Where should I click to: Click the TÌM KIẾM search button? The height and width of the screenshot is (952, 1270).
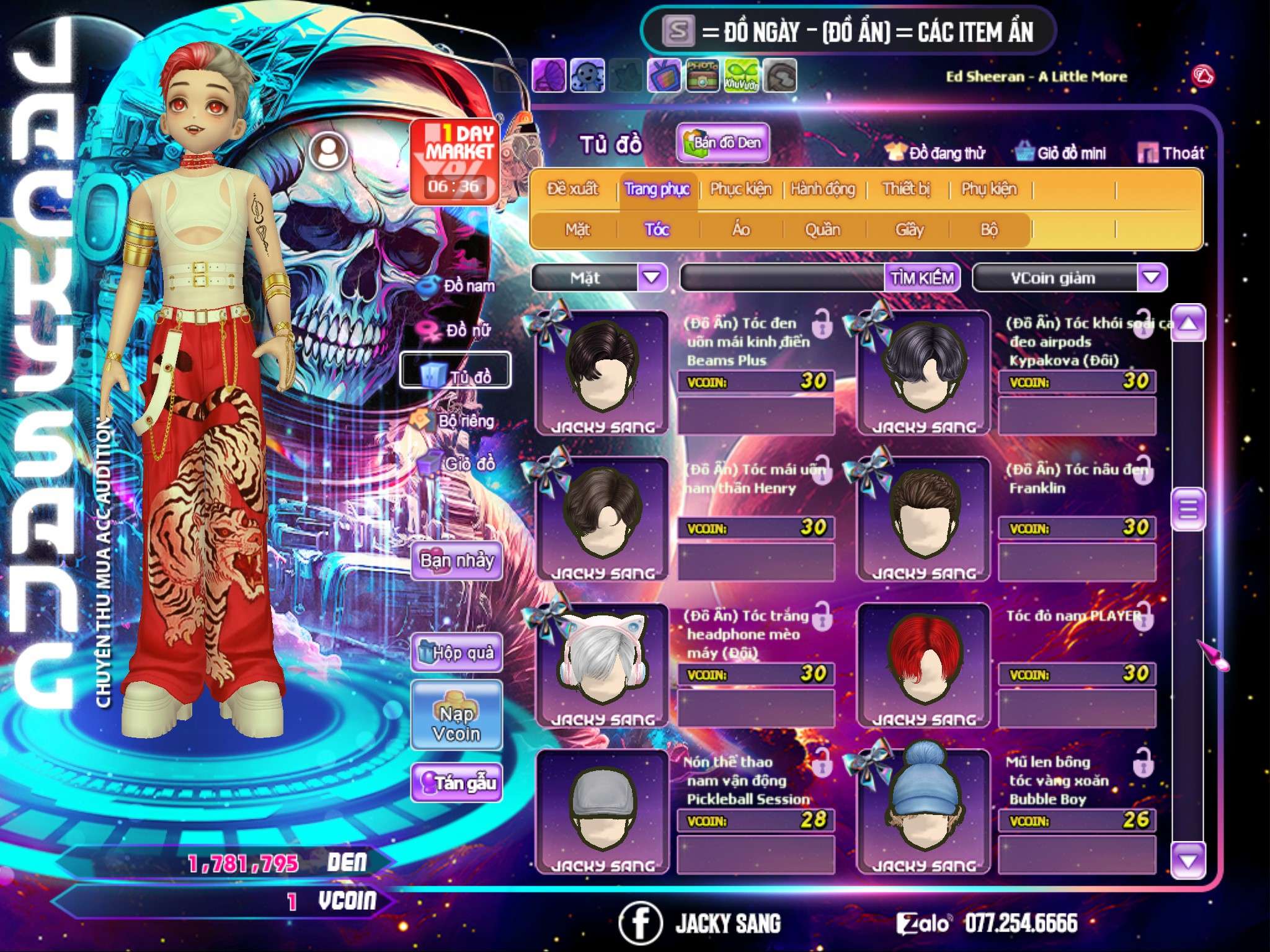(x=921, y=278)
